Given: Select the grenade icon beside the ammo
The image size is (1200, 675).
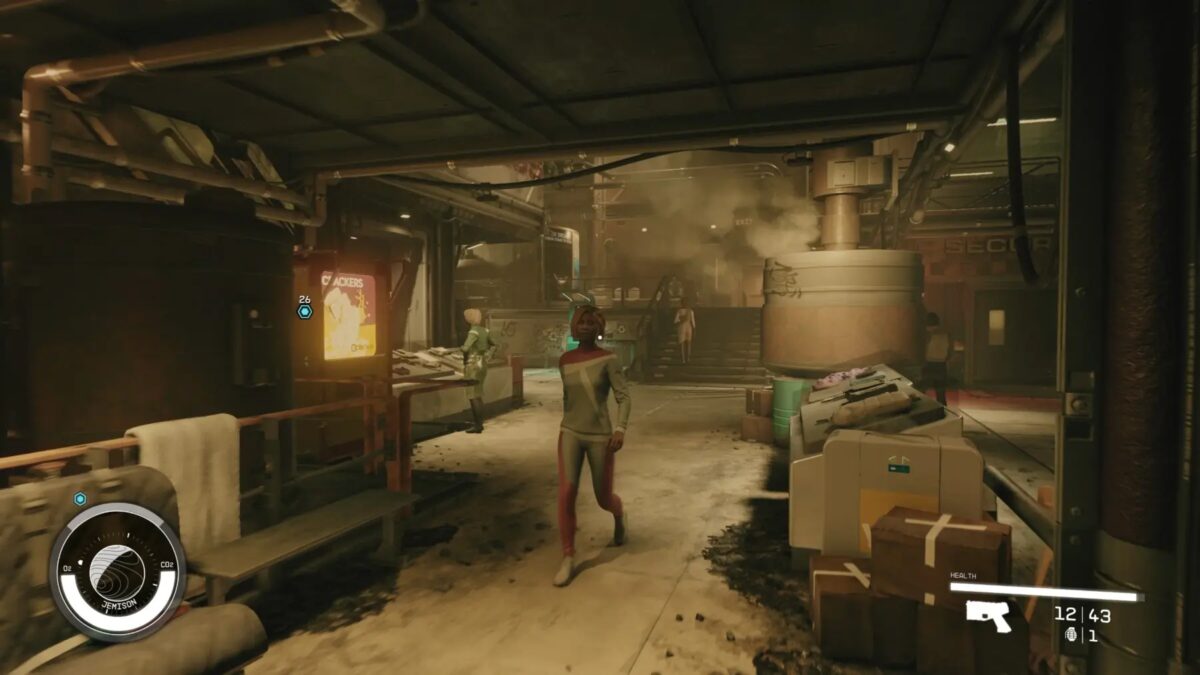Looking at the screenshot, I should coord(1072,634).
